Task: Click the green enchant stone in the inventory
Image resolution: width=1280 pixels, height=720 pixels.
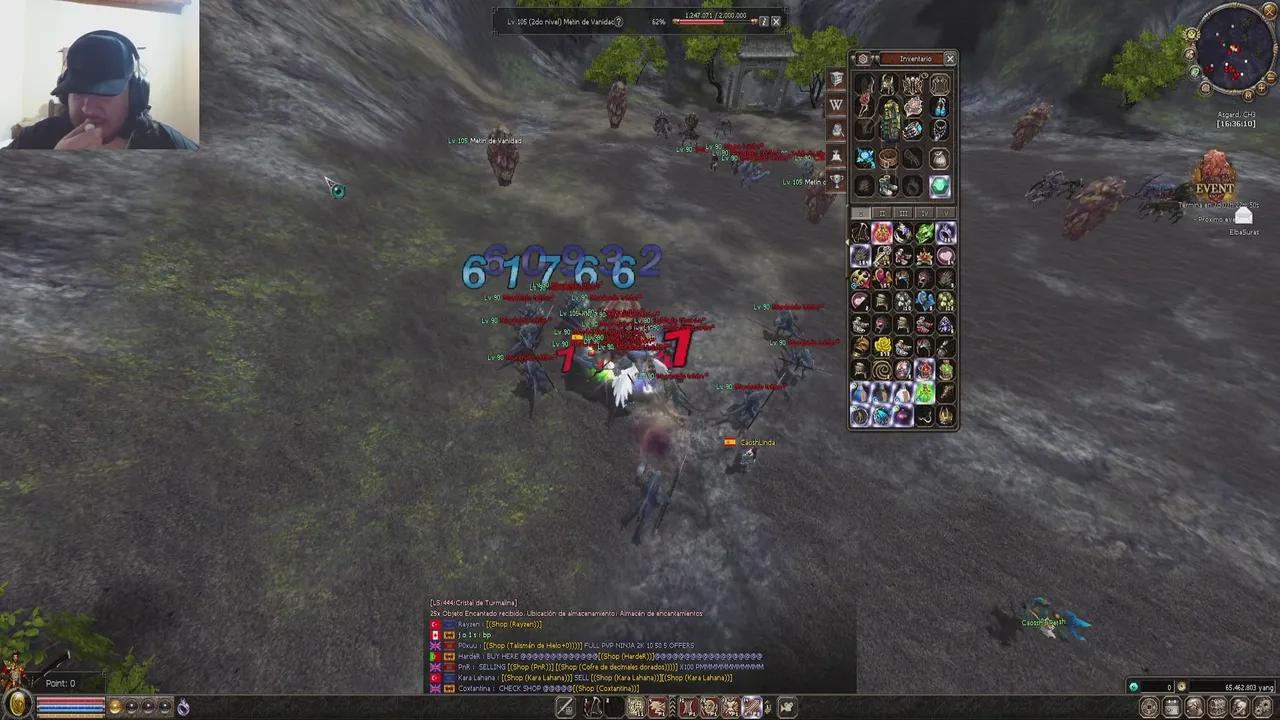Action: (x=938, y=185)
